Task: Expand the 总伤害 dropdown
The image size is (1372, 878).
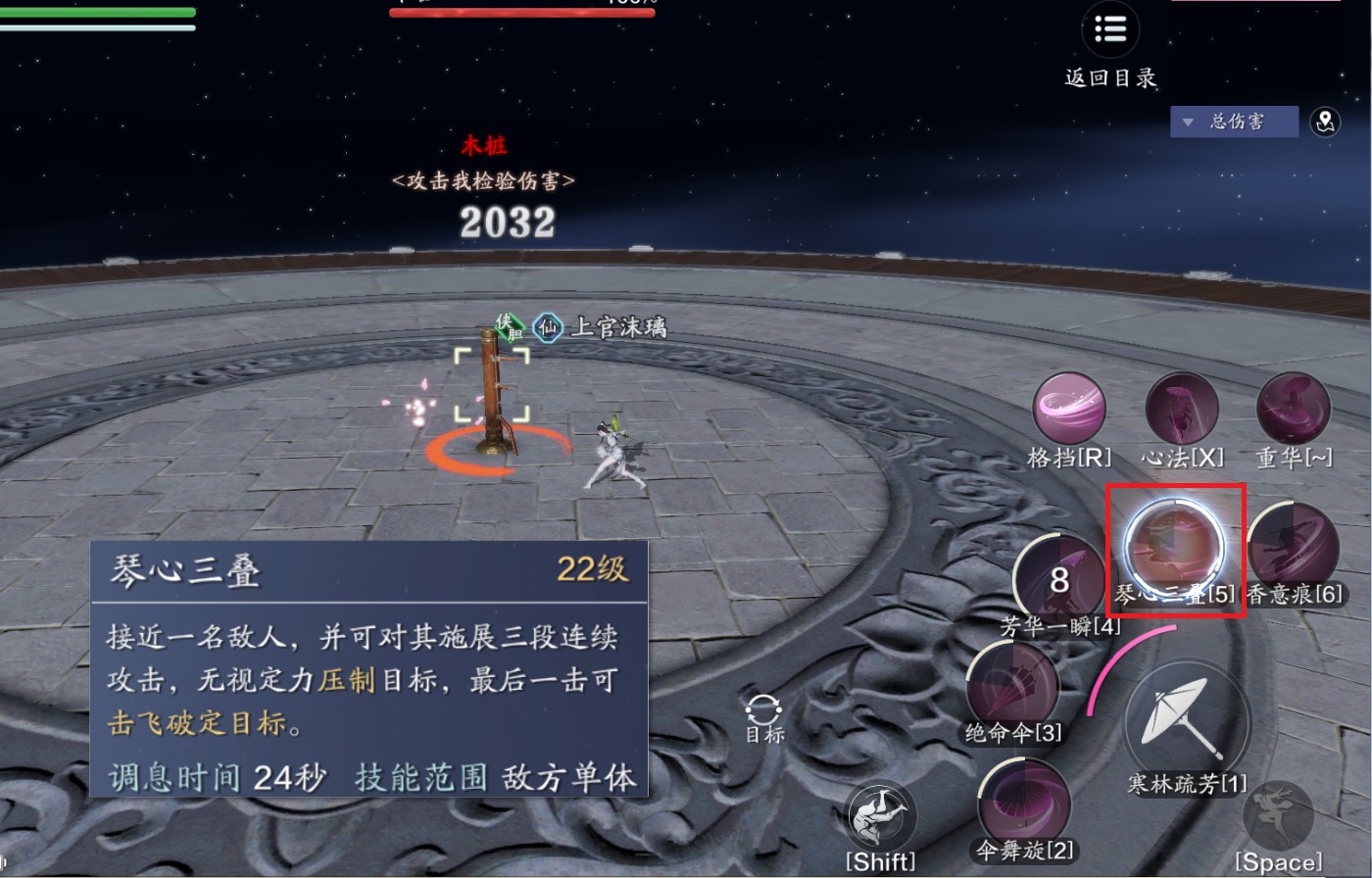Action: [1234, 122]
